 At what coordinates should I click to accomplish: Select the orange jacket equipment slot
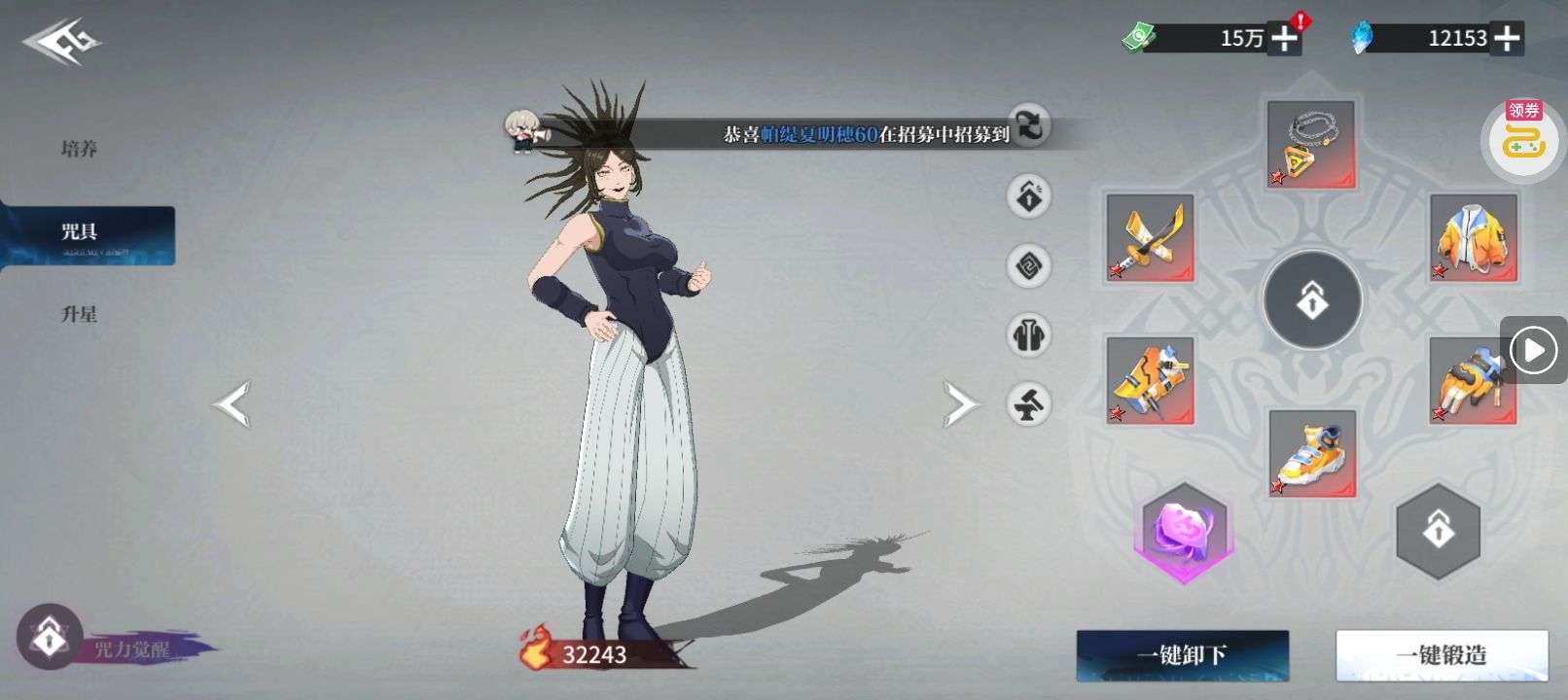pos(1473,237)
